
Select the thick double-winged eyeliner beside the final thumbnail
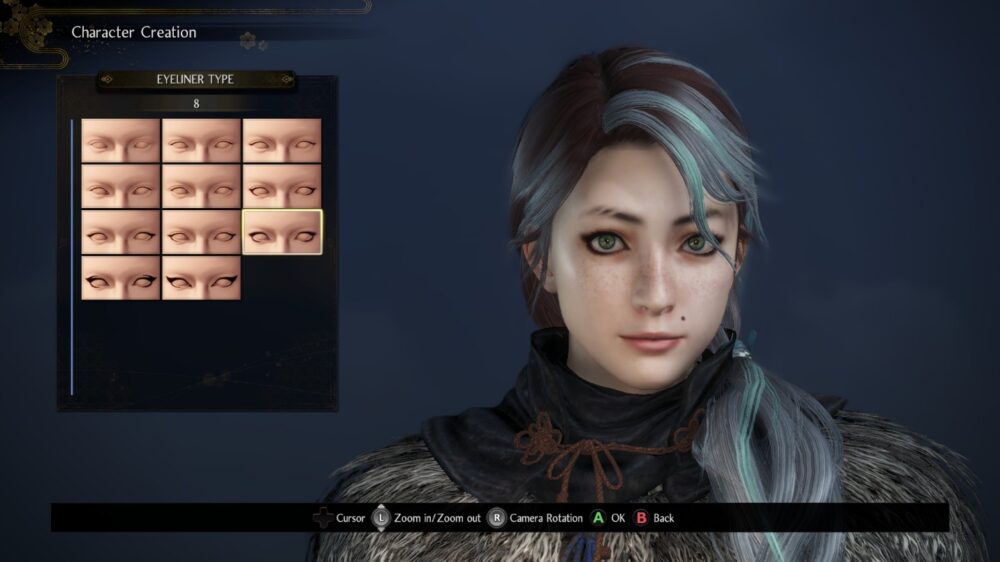click(x=121, y=277)
